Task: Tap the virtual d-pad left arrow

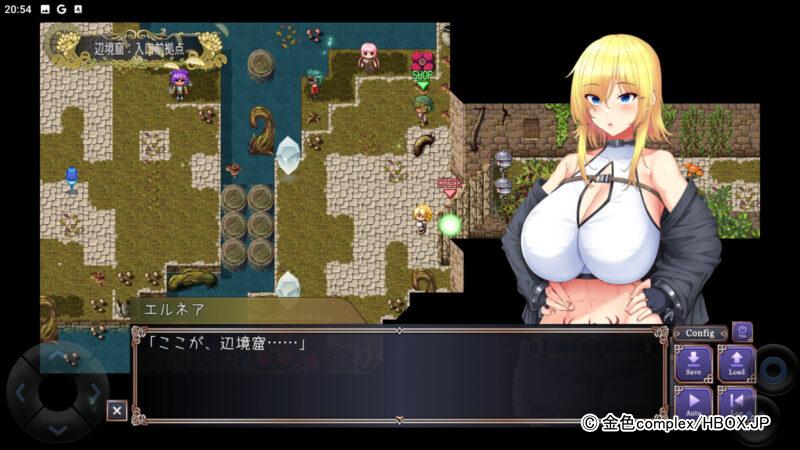Action: click(21, 393)
